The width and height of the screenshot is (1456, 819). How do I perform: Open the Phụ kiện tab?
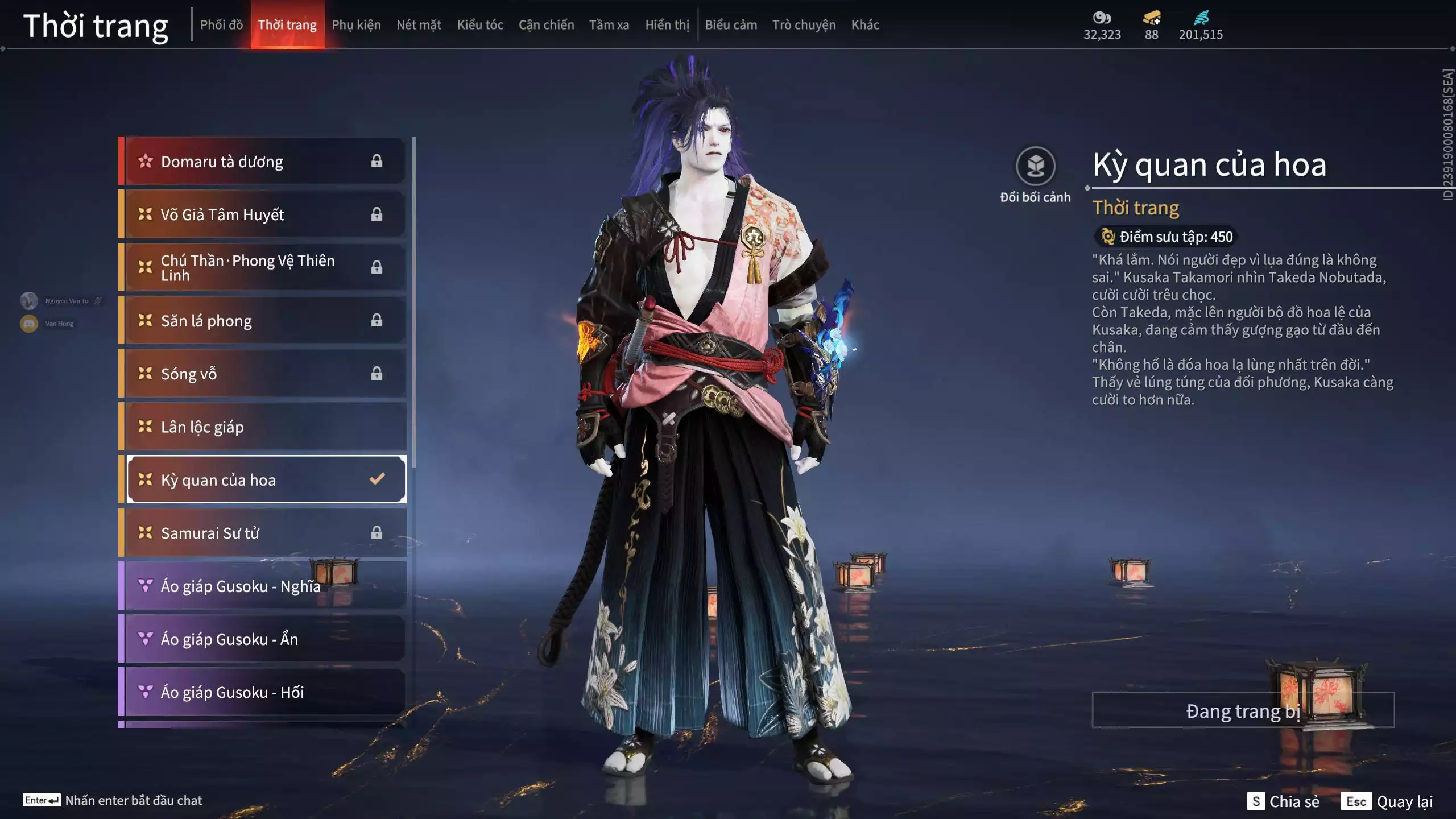[356, 25]
